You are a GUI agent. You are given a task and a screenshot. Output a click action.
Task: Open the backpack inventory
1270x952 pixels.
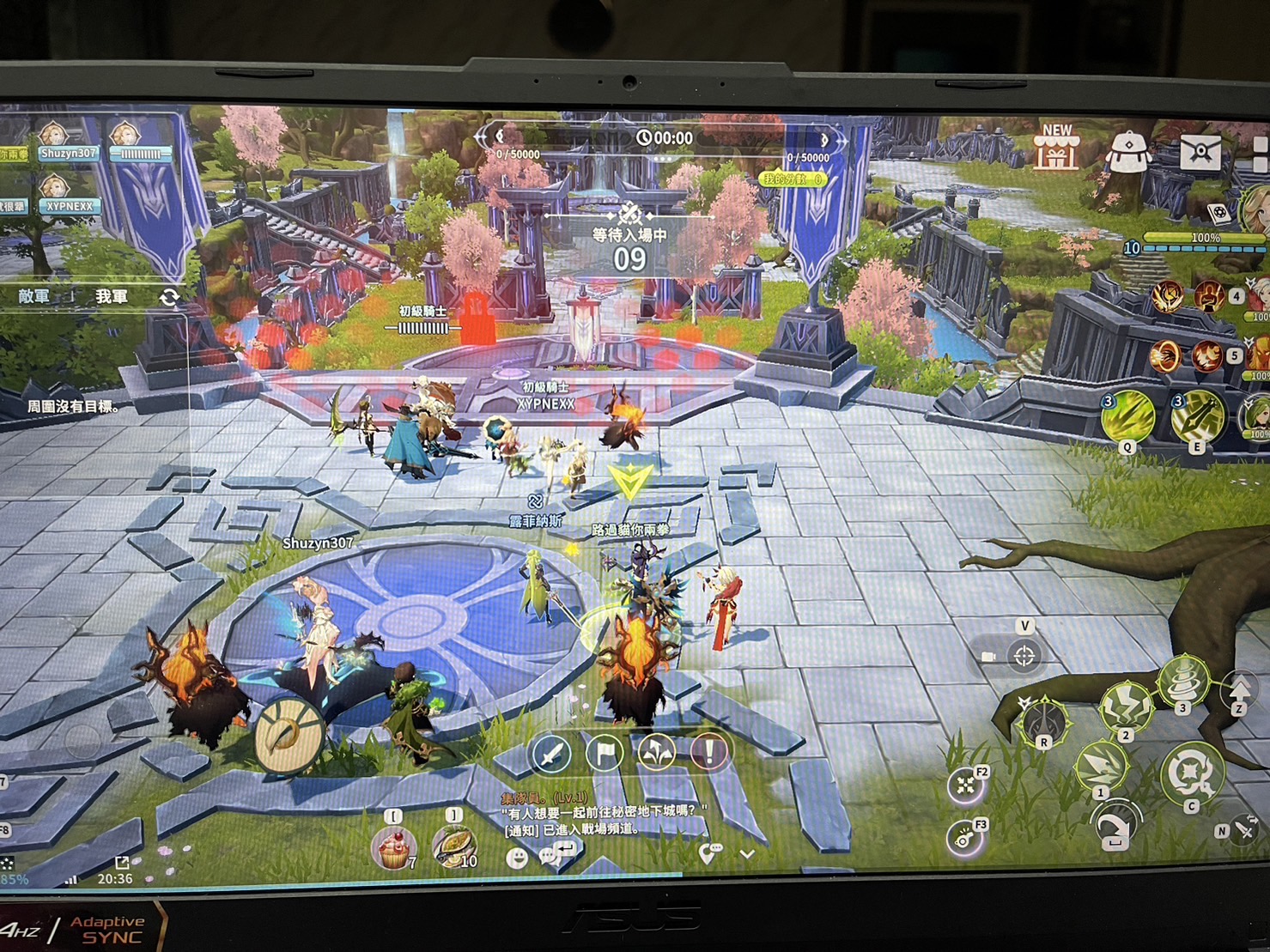pos(1130,152)
